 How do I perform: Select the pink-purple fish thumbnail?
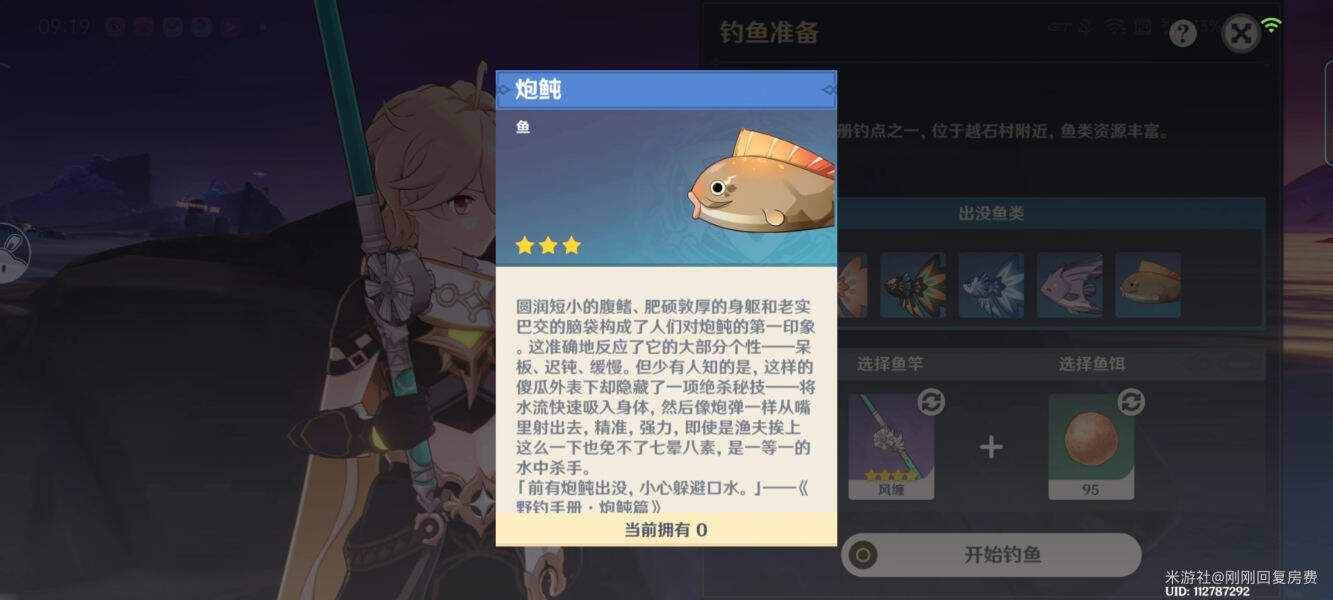pyautogui.click(x=1069, y=285)
